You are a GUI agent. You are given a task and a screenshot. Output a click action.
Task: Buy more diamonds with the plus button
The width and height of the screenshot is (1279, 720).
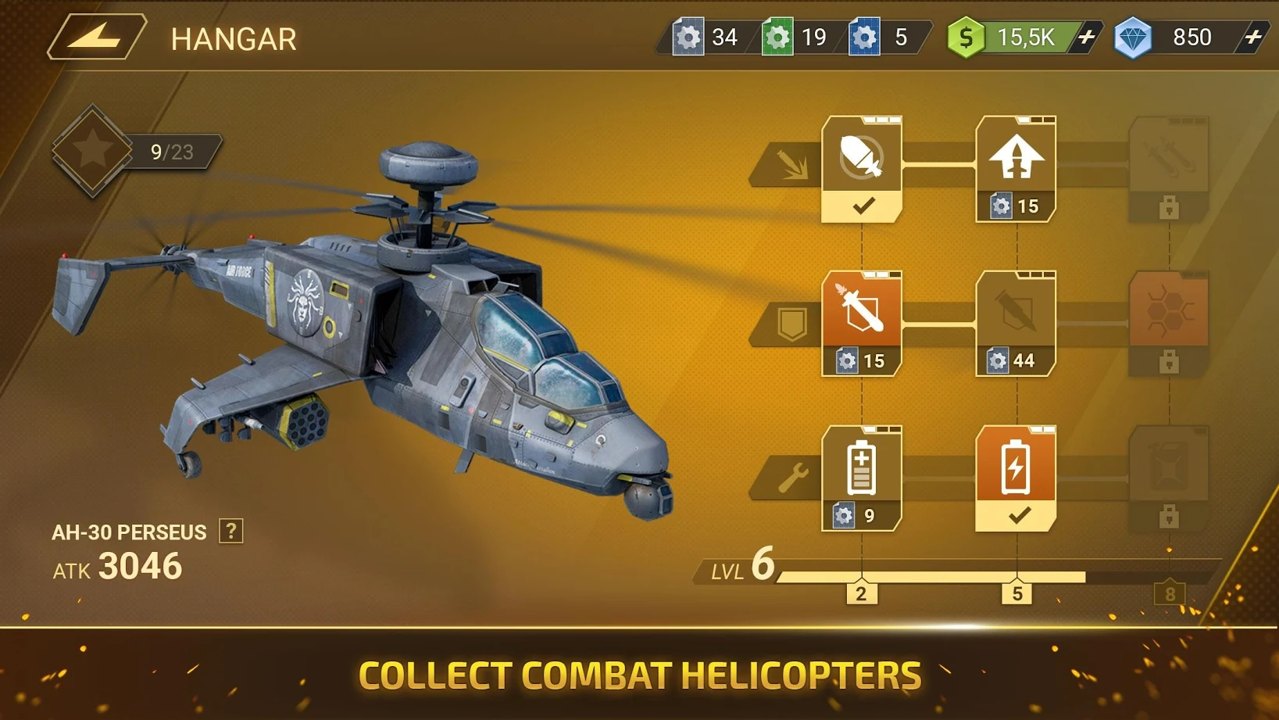pos(1252,38)
